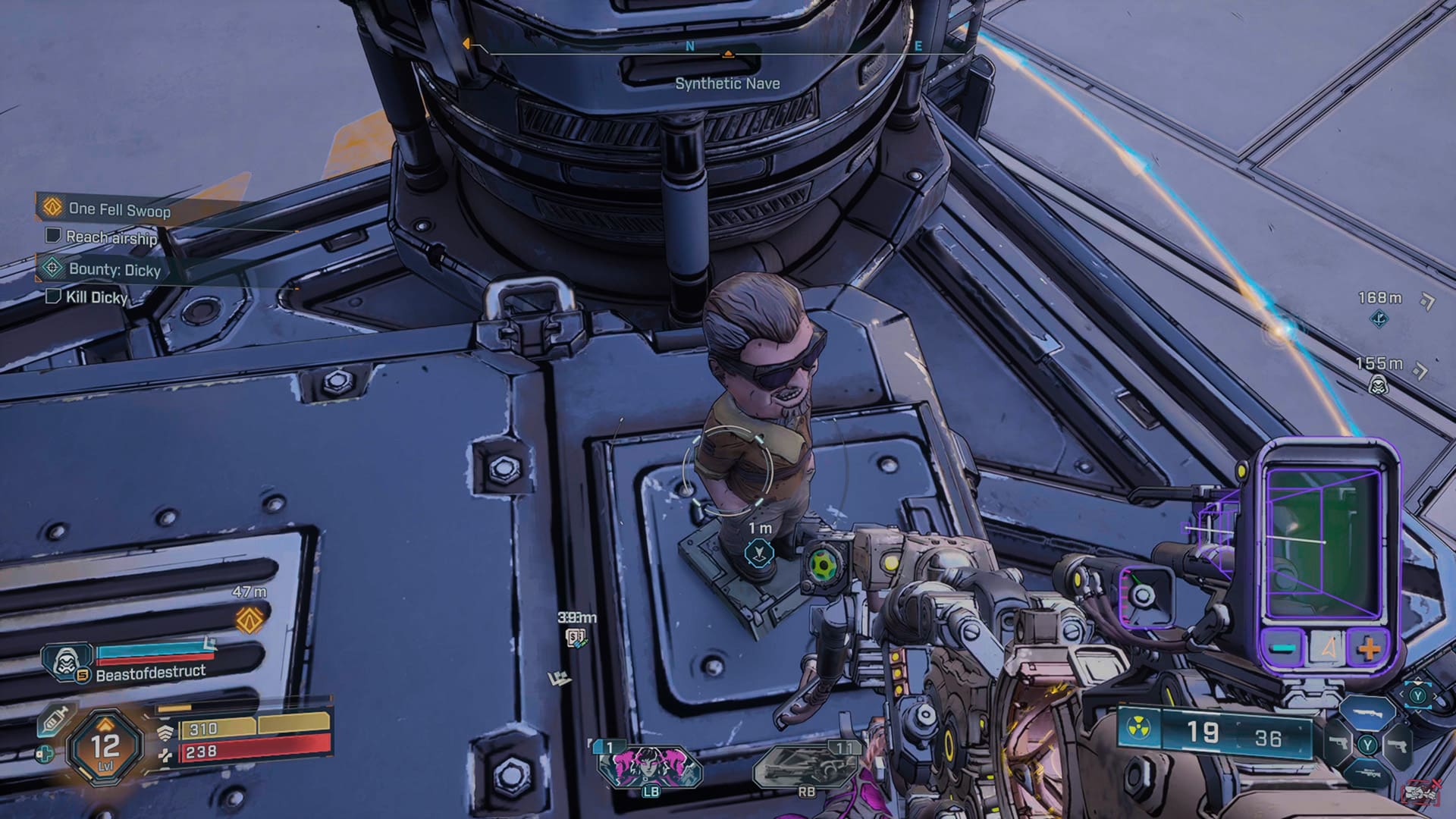Click the sniper rifle weapon slot icon

(1370, 773)
